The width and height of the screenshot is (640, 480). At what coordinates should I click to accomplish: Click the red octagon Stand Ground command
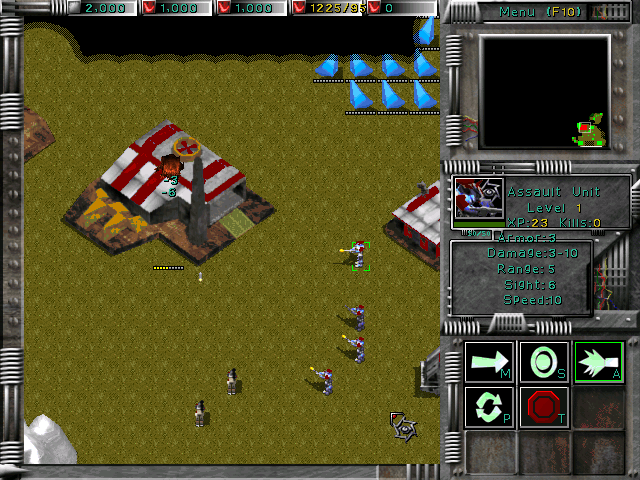click(x=544, y=408)
